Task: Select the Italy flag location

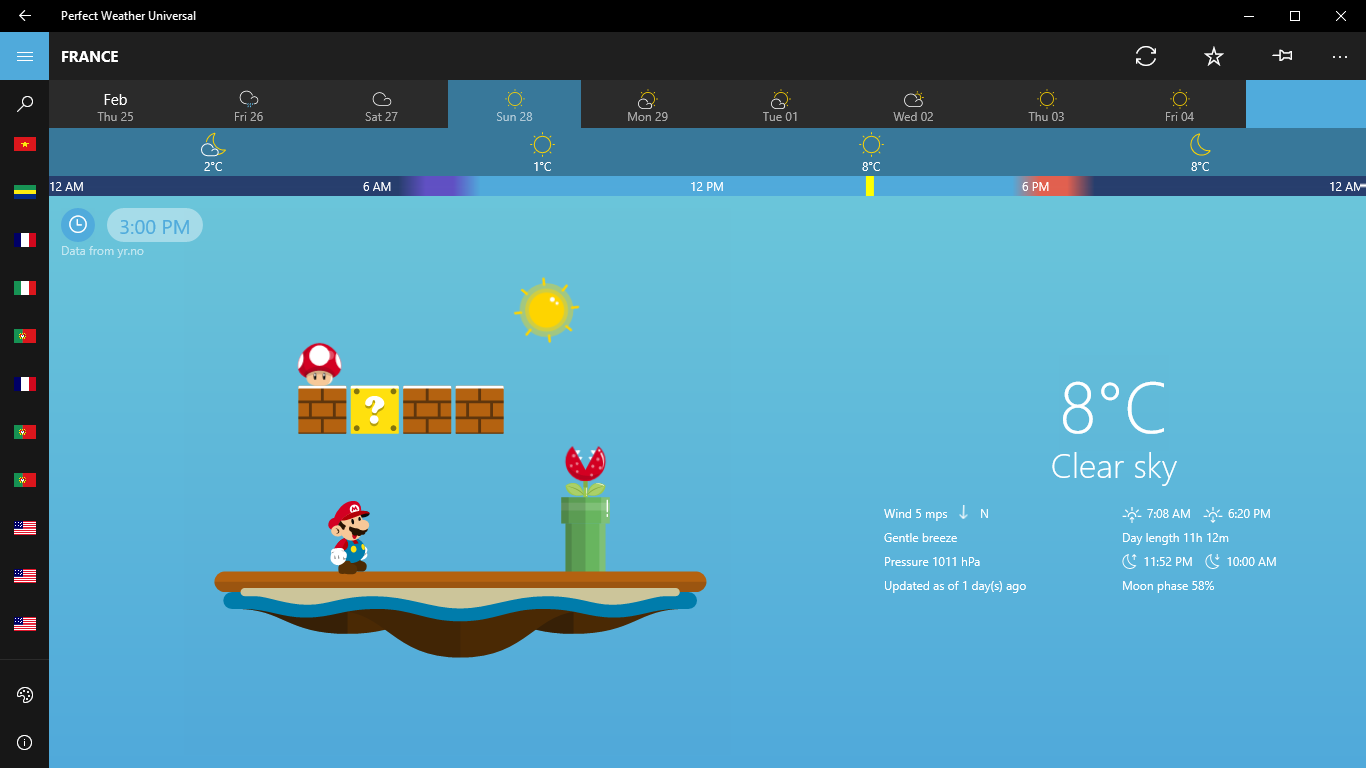Action: 24,287
